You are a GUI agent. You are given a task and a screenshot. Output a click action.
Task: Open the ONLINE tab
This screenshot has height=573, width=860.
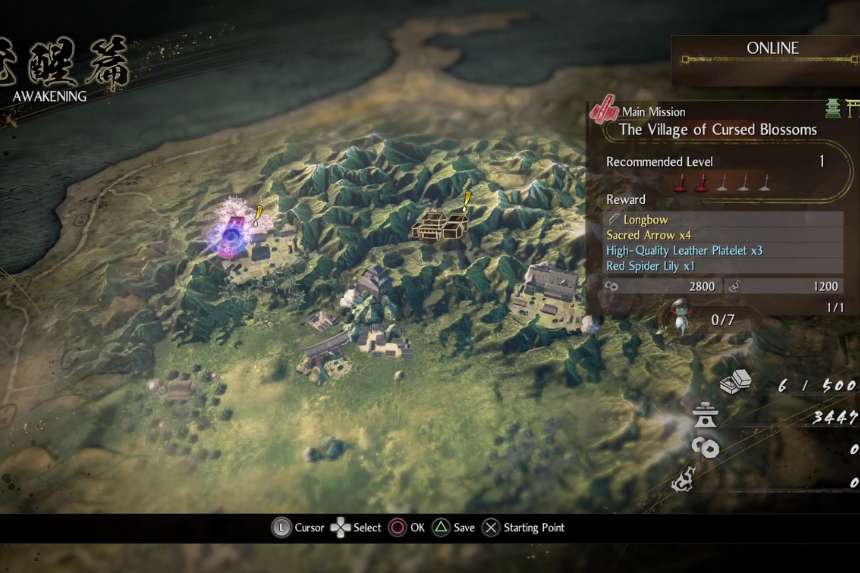[771, 48]
